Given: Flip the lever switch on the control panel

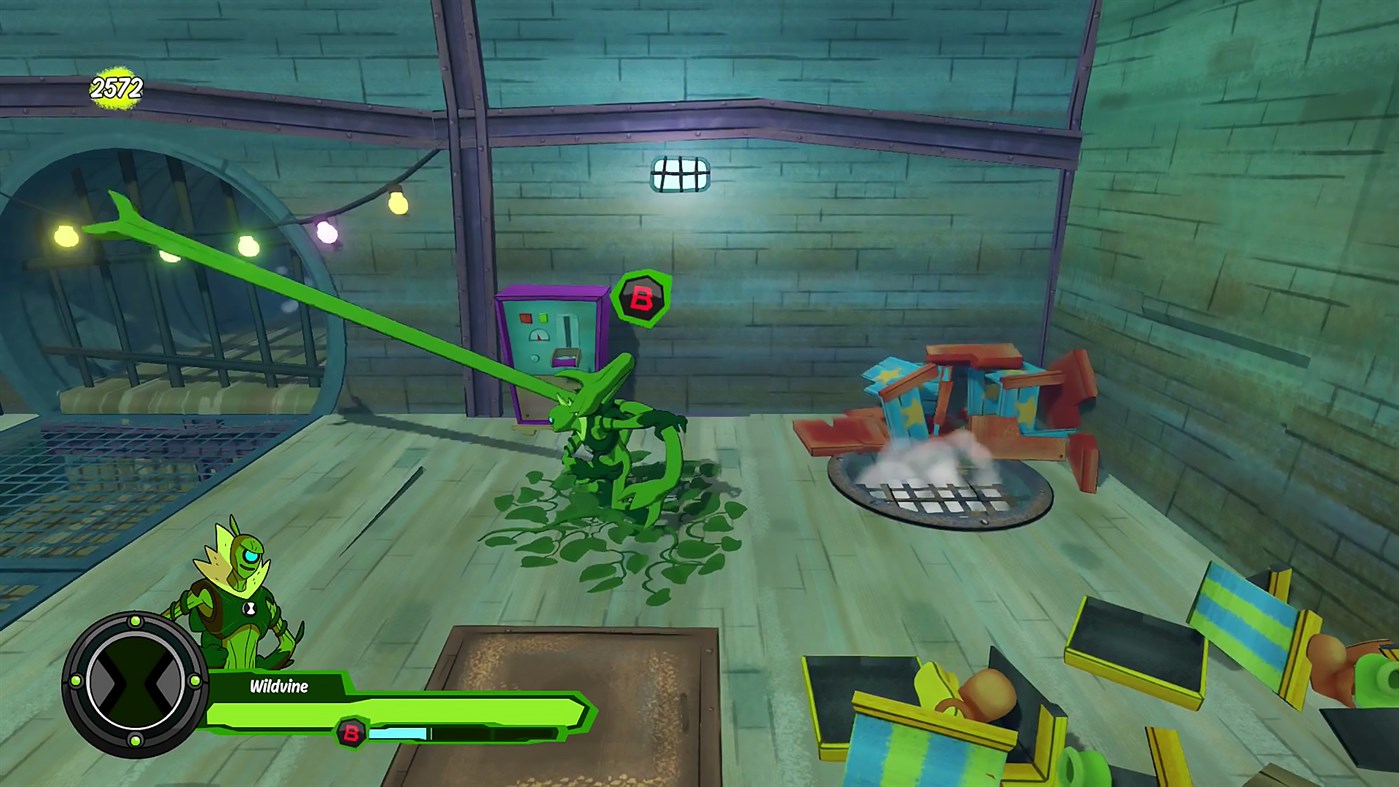Looking at the screenshot, I should 566,333.
